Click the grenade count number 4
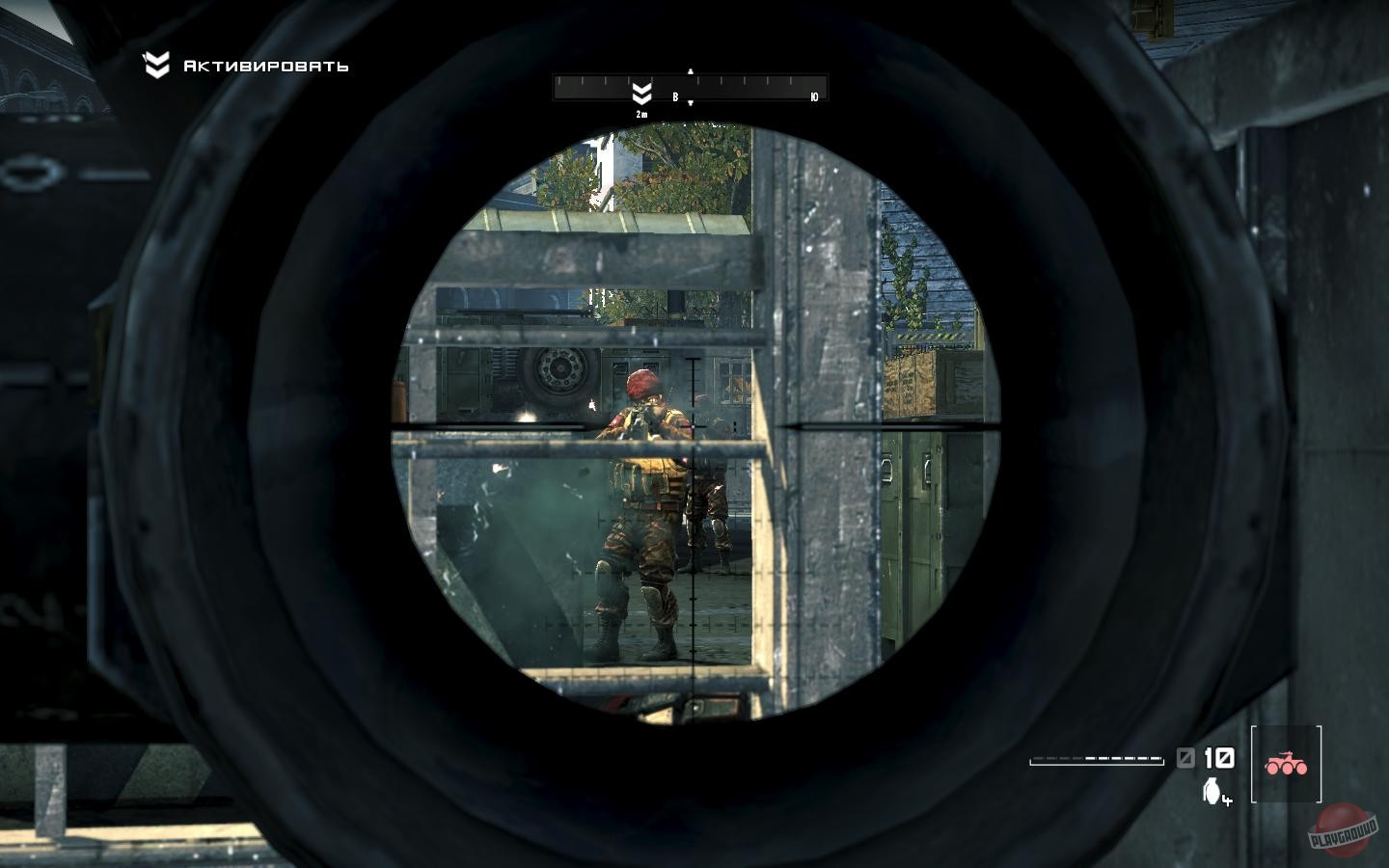The height and width of the screenshot is (868, 1389). (1227, 801)
